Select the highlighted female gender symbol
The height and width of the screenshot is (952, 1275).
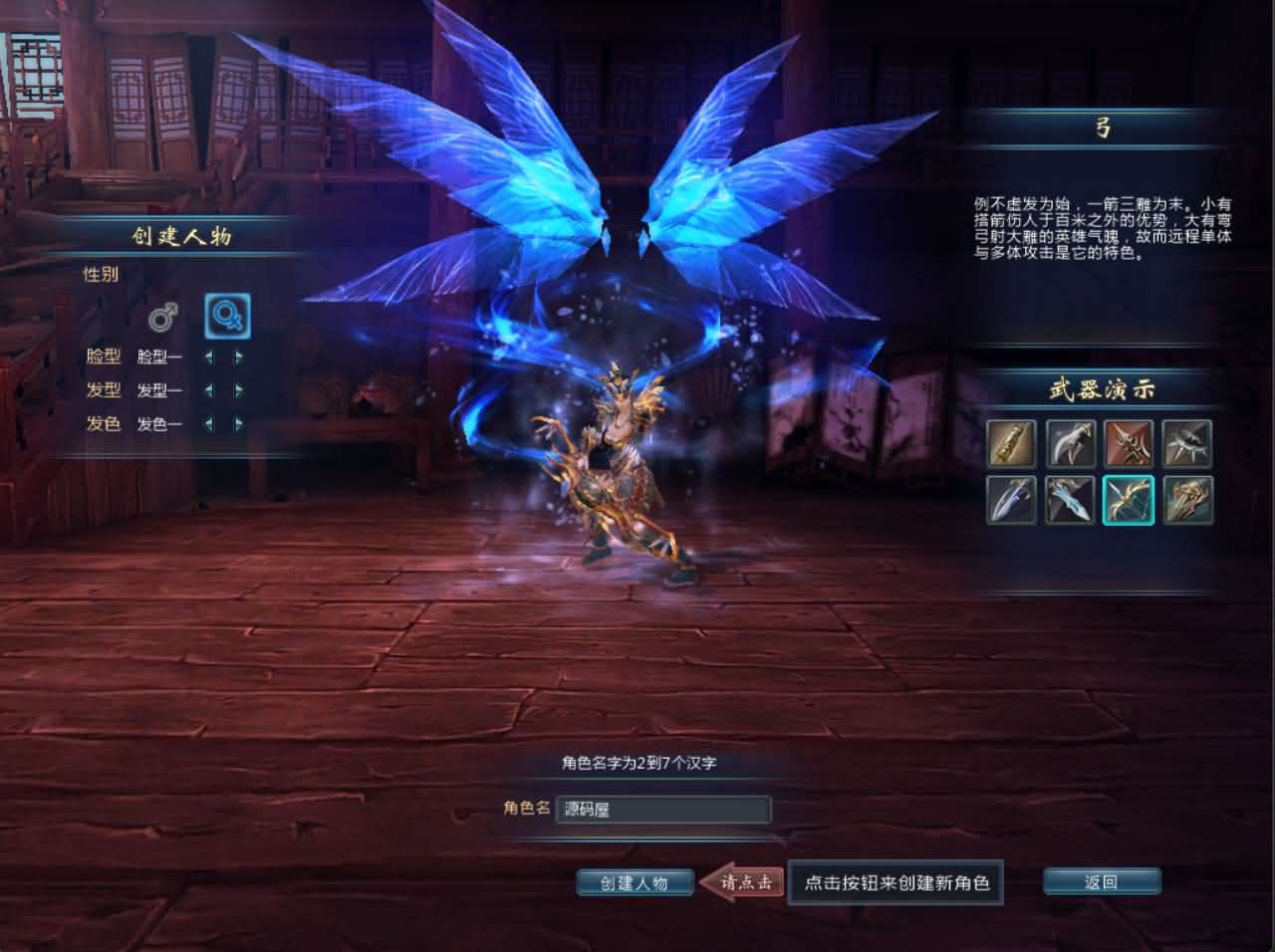coord(227,315)
